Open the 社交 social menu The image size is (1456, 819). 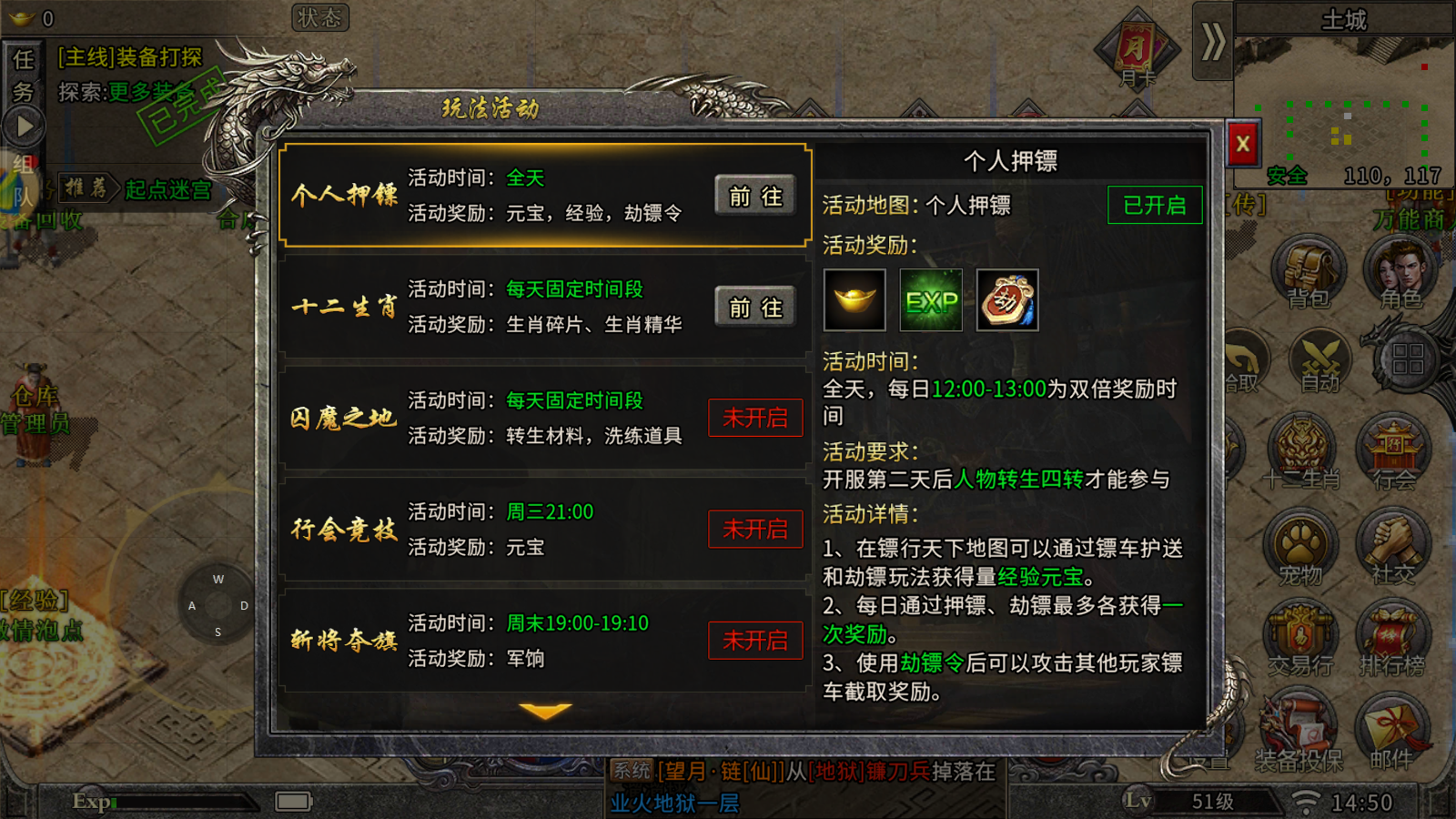(1393, 546)
